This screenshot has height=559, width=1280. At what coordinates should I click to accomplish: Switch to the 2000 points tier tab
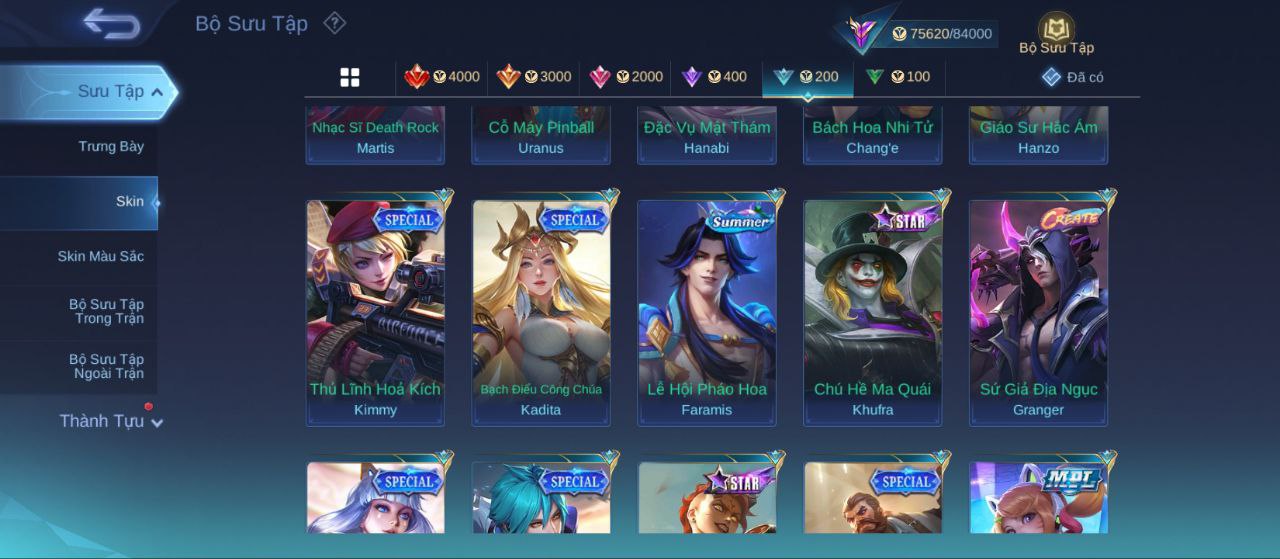626,77
